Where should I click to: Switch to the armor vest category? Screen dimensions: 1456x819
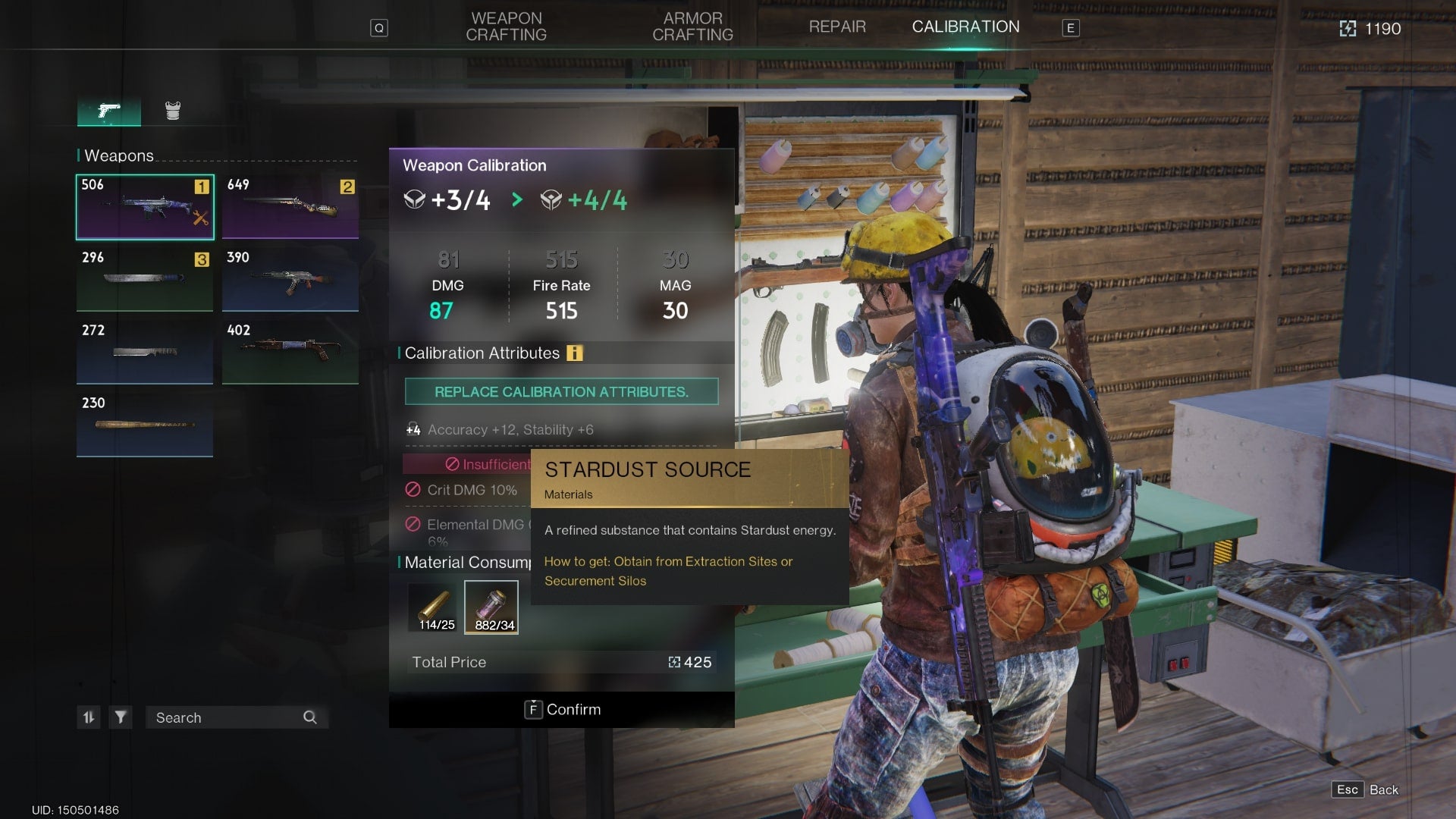tap(173, 111)
